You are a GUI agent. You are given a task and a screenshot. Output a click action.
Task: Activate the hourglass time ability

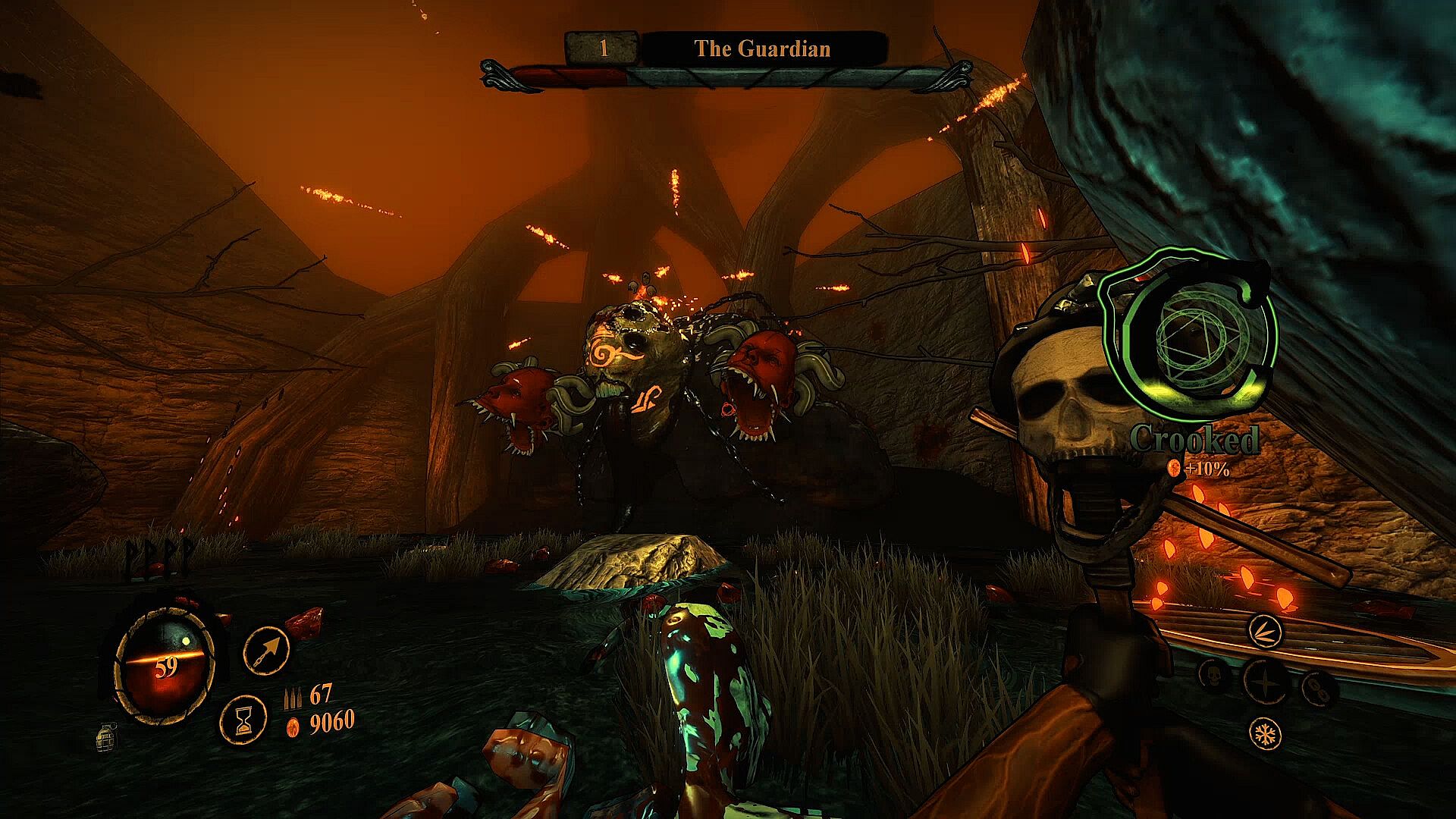(243, 719)
